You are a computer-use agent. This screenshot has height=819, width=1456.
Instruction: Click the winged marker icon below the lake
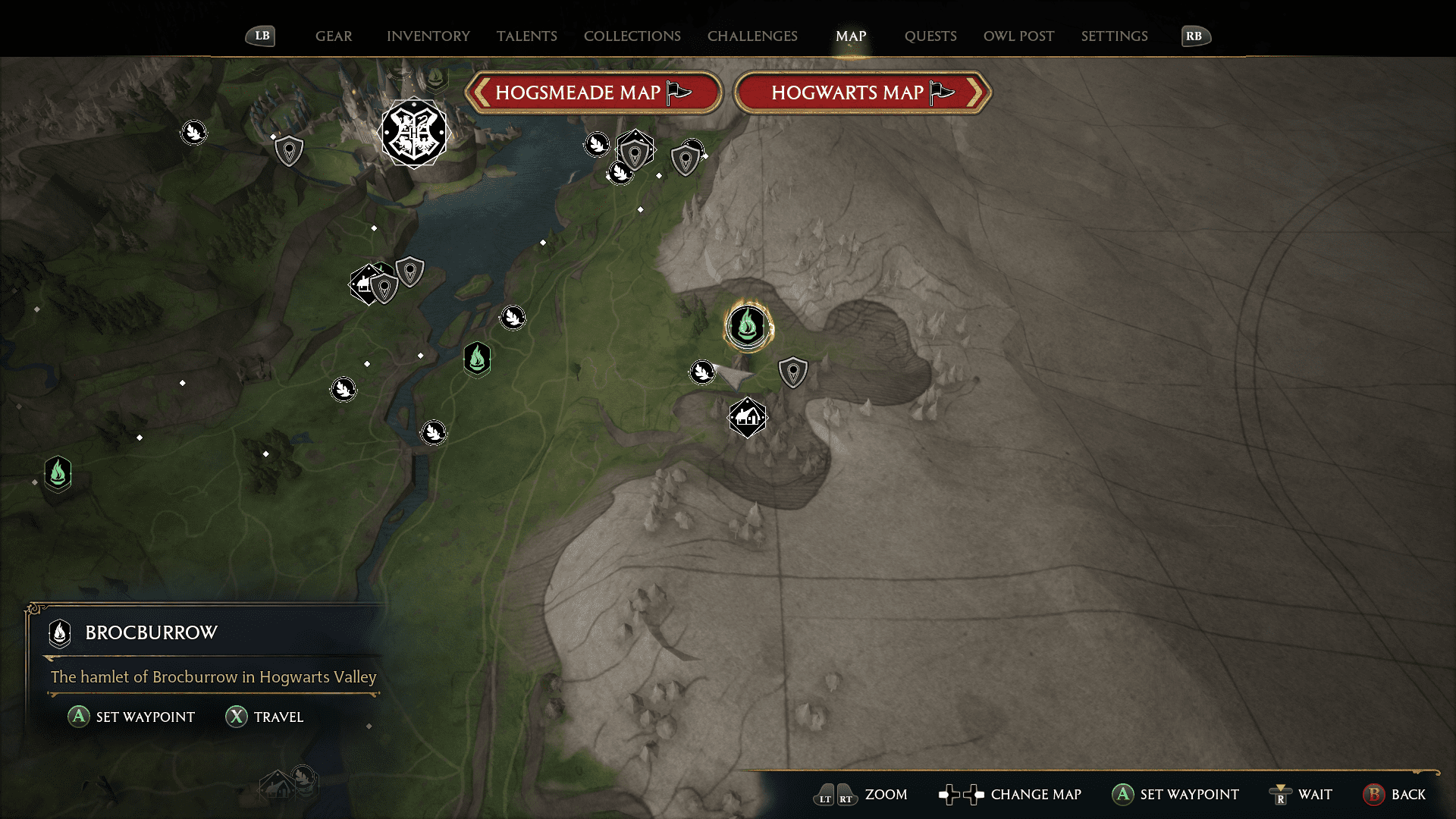(513, 318)
